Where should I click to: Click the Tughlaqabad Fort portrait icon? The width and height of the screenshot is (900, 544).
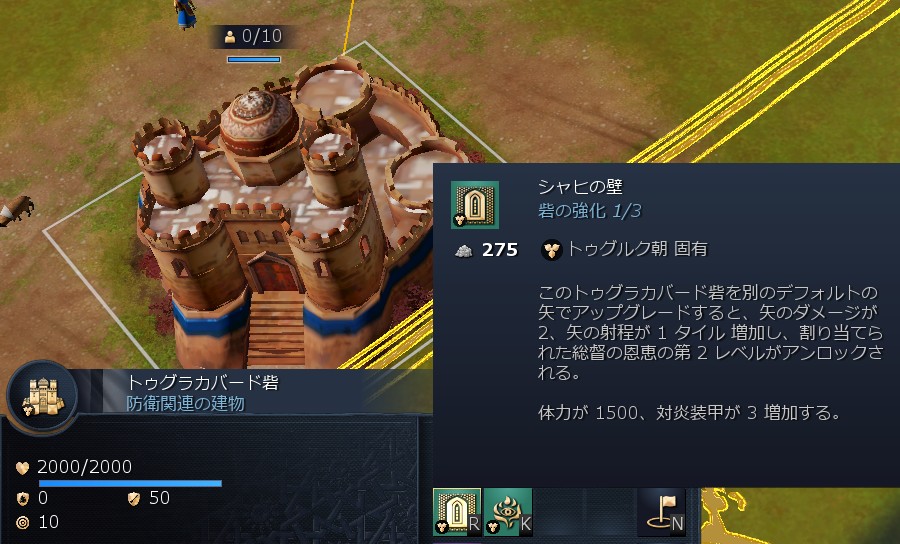pos(42,396)
